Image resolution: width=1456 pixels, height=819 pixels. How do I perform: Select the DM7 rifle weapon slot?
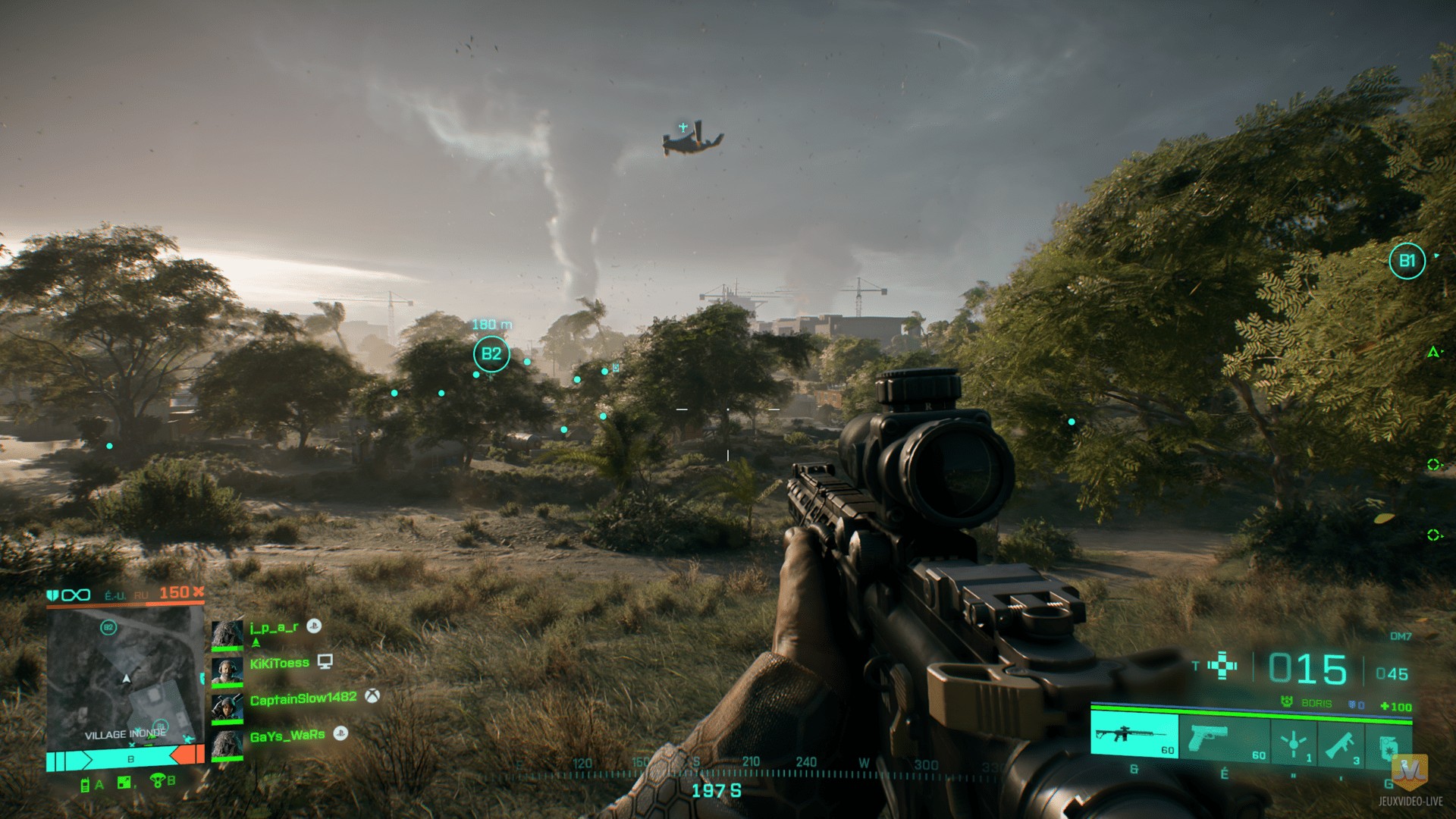tap(1134, 736)
